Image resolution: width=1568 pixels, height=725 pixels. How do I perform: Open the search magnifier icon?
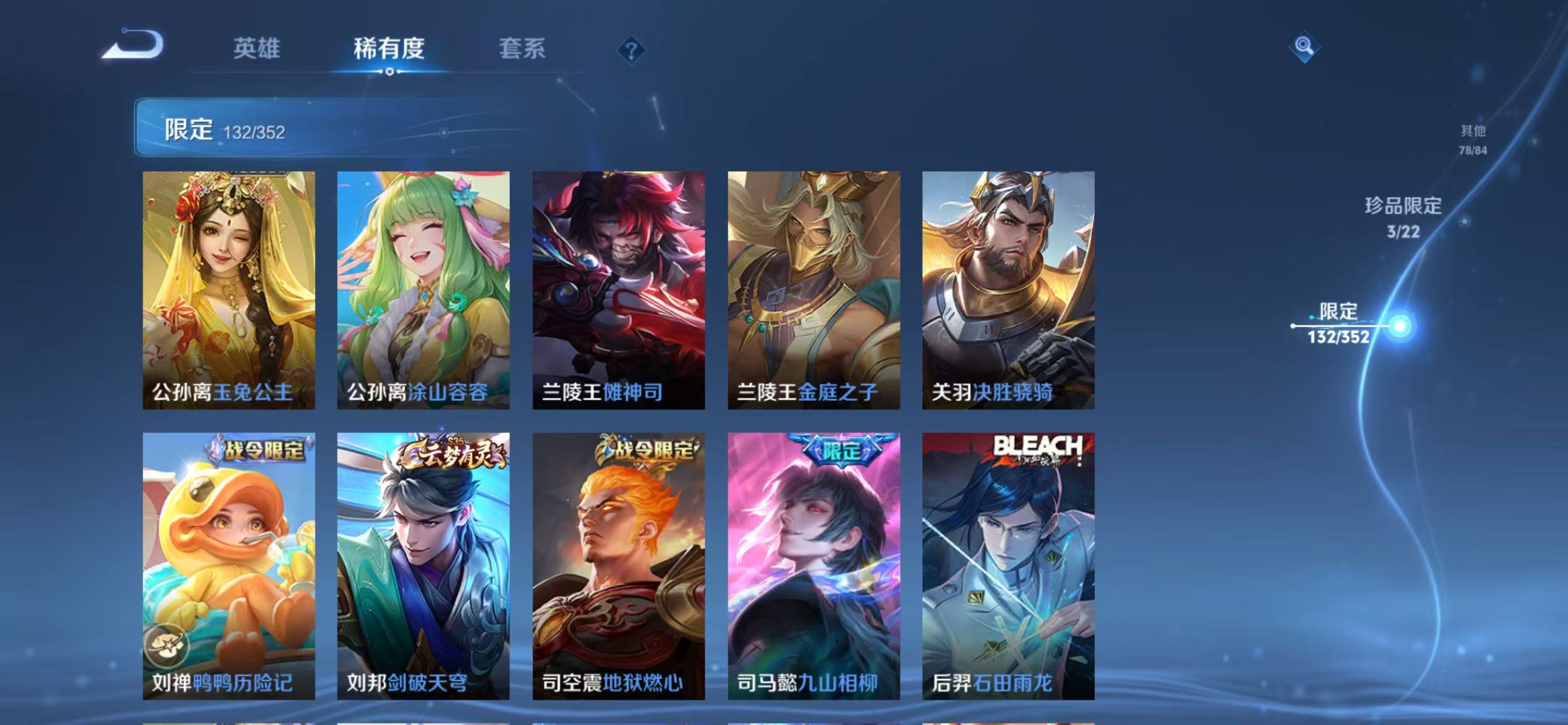1303,46
